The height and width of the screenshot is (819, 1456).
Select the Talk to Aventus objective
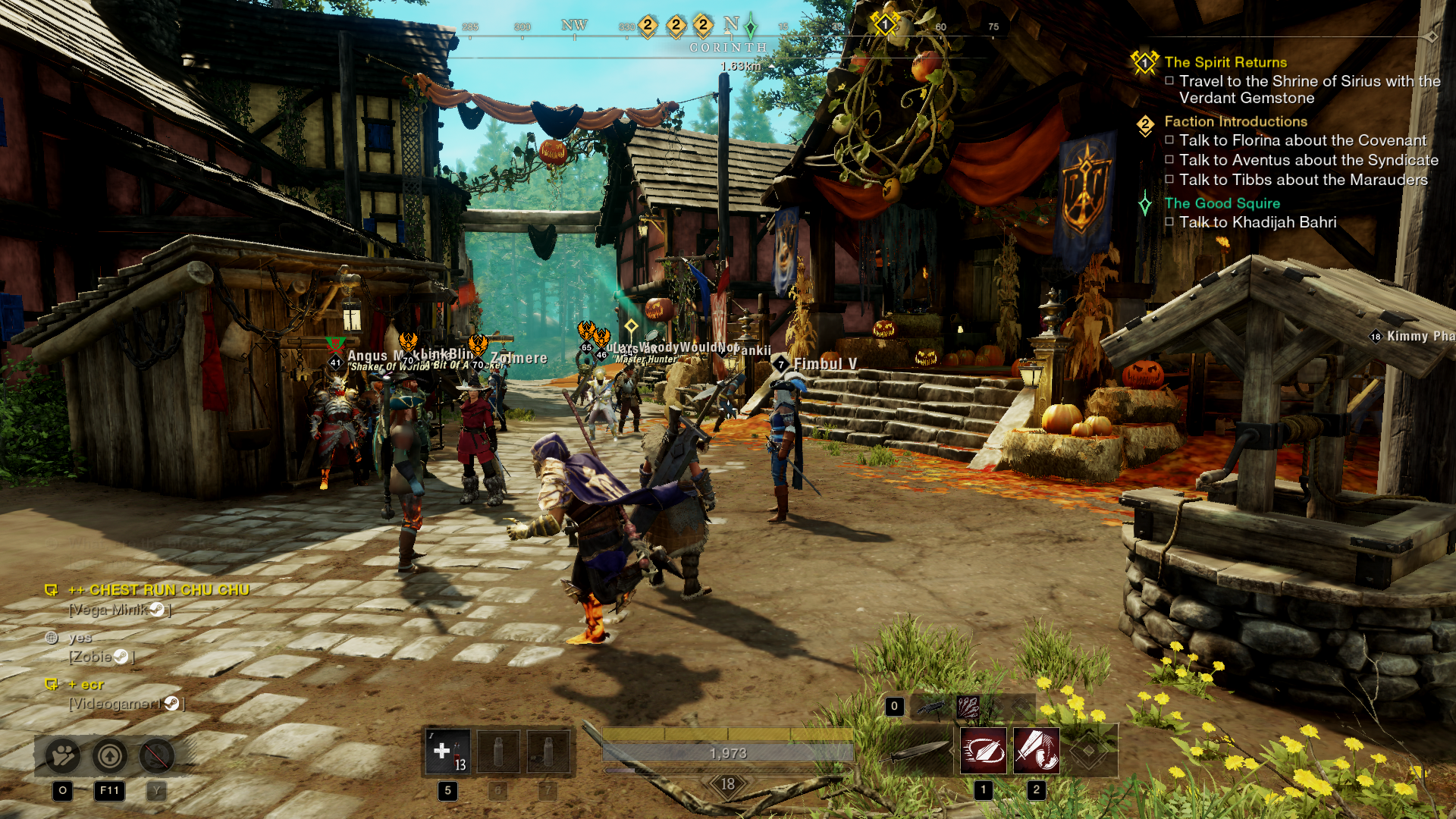tap(1308, 160)
